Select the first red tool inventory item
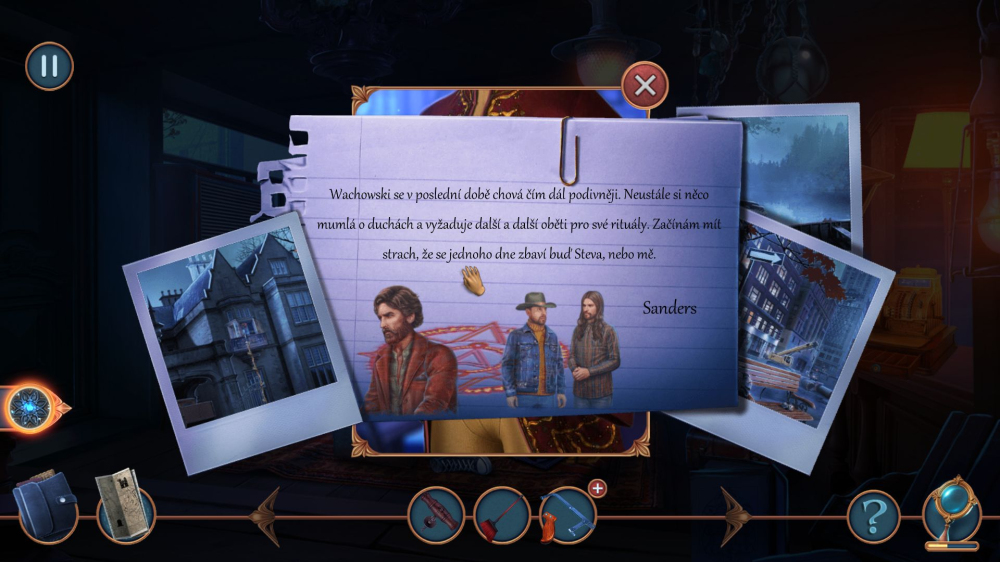This screenshot has width=1000, height=562. pos(436,515)
